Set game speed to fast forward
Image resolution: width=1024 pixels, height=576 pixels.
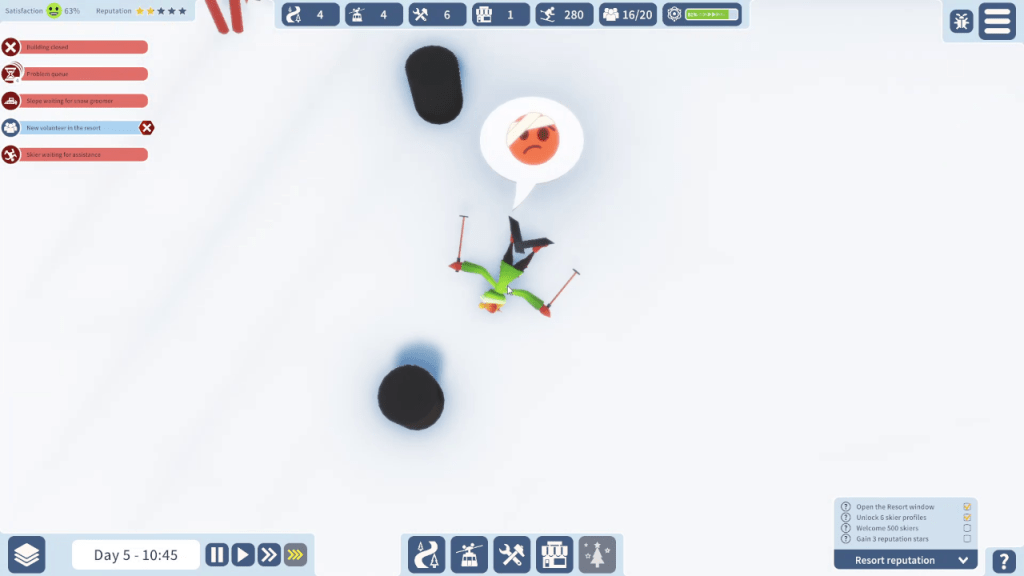[x=269, y=555]
